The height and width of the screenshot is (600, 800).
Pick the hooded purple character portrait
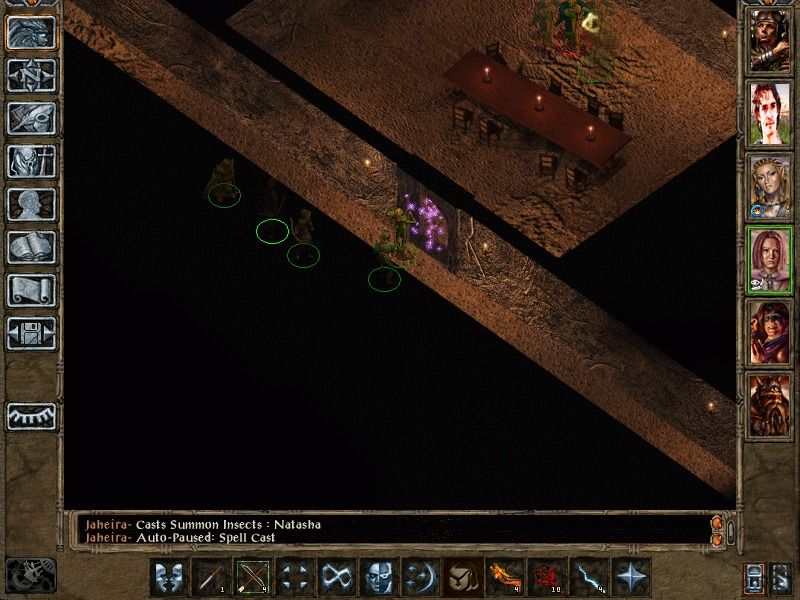point(769,330)
